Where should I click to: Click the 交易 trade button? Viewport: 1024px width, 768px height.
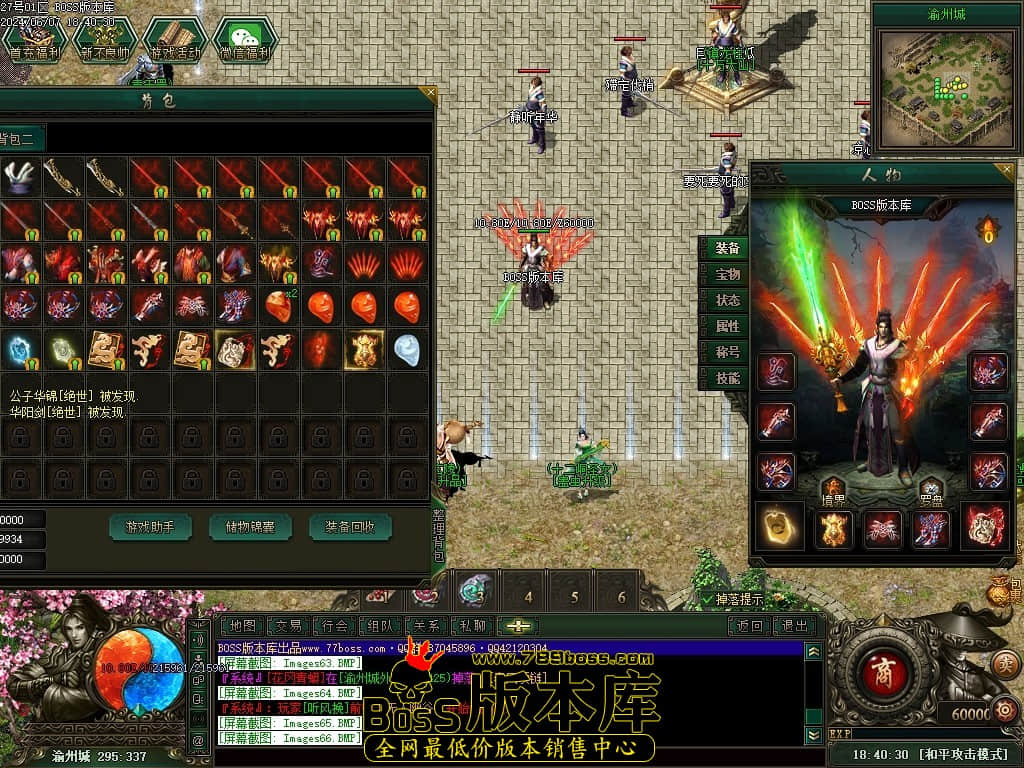click(289, 626)
